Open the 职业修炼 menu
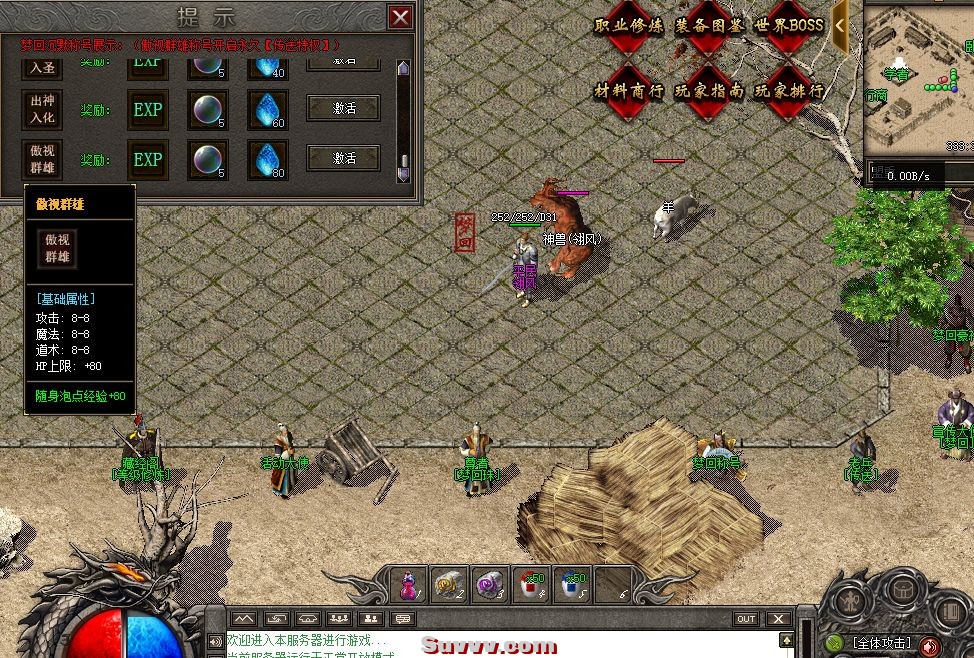The height and width of the screenshot is (658, 974). click(628, 26)
